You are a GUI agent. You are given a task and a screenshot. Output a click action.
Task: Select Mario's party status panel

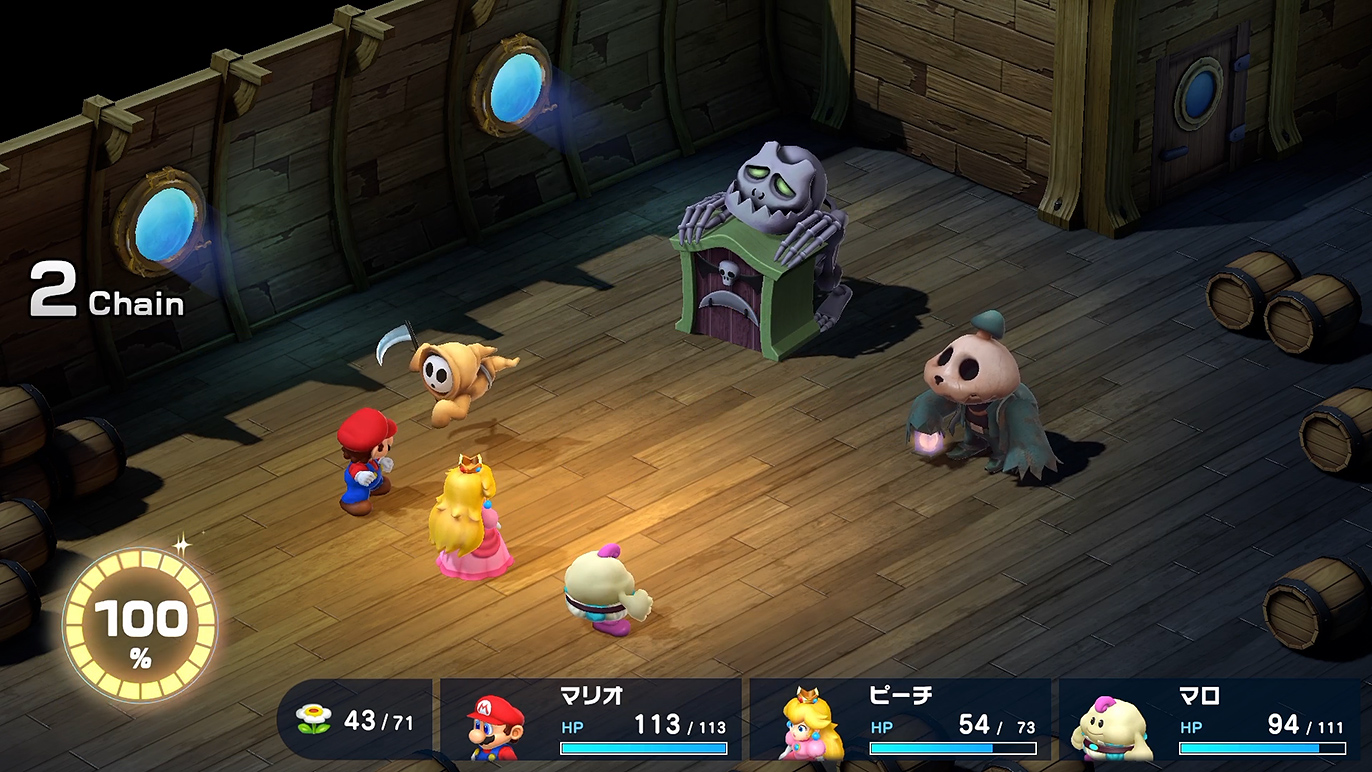coord(591,721)
